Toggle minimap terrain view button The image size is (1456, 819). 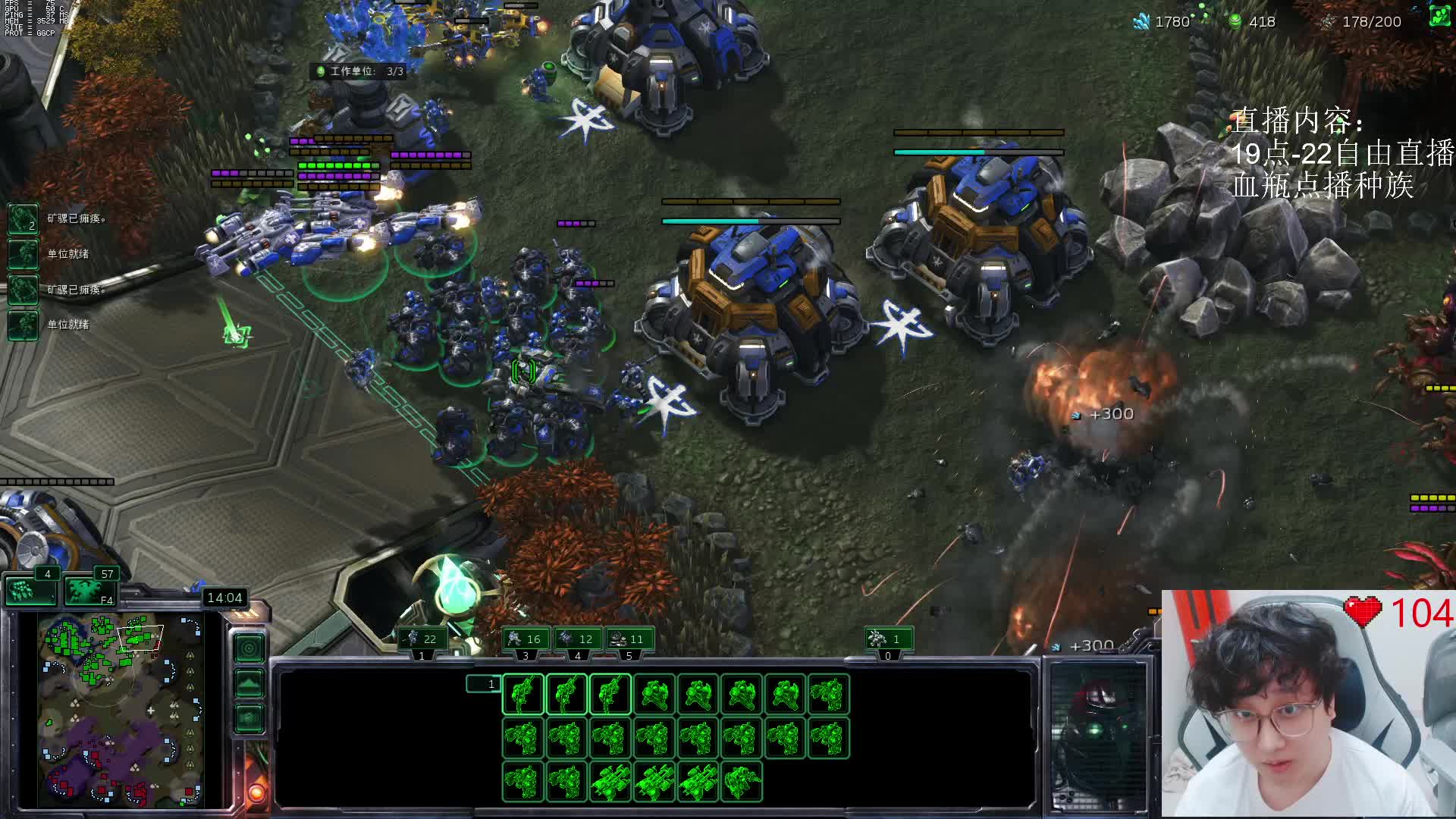(x=249, y=682)
